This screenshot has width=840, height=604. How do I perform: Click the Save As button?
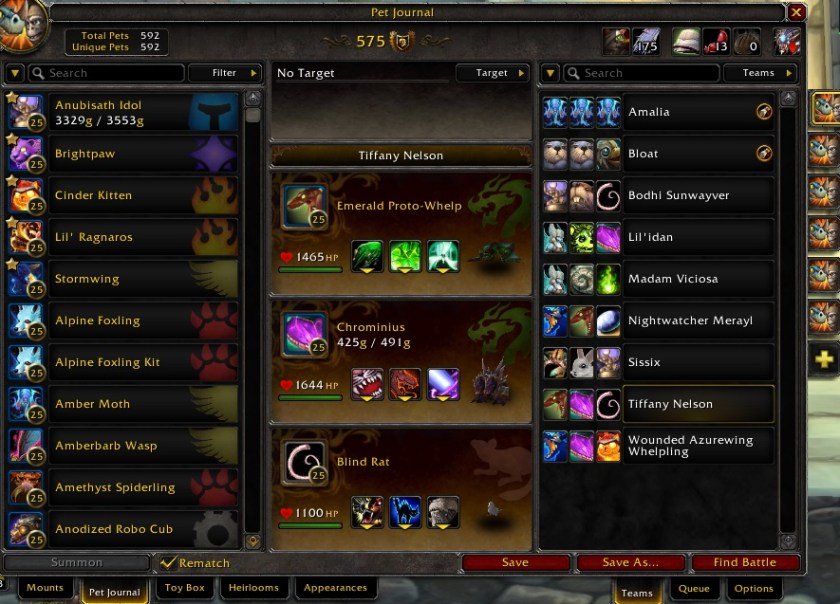point(630,563)
